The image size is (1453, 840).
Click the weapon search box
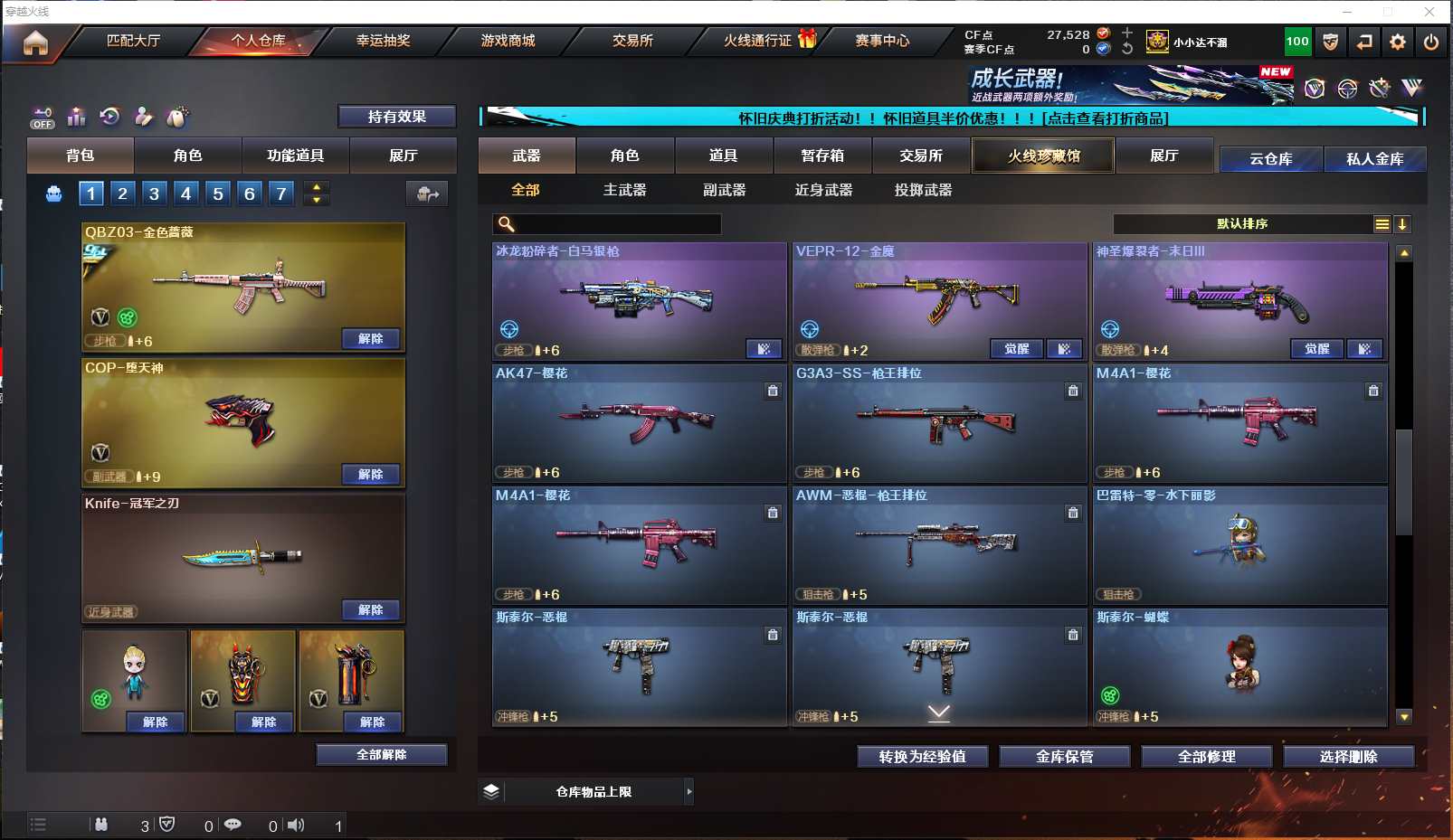tap(615, 224)
